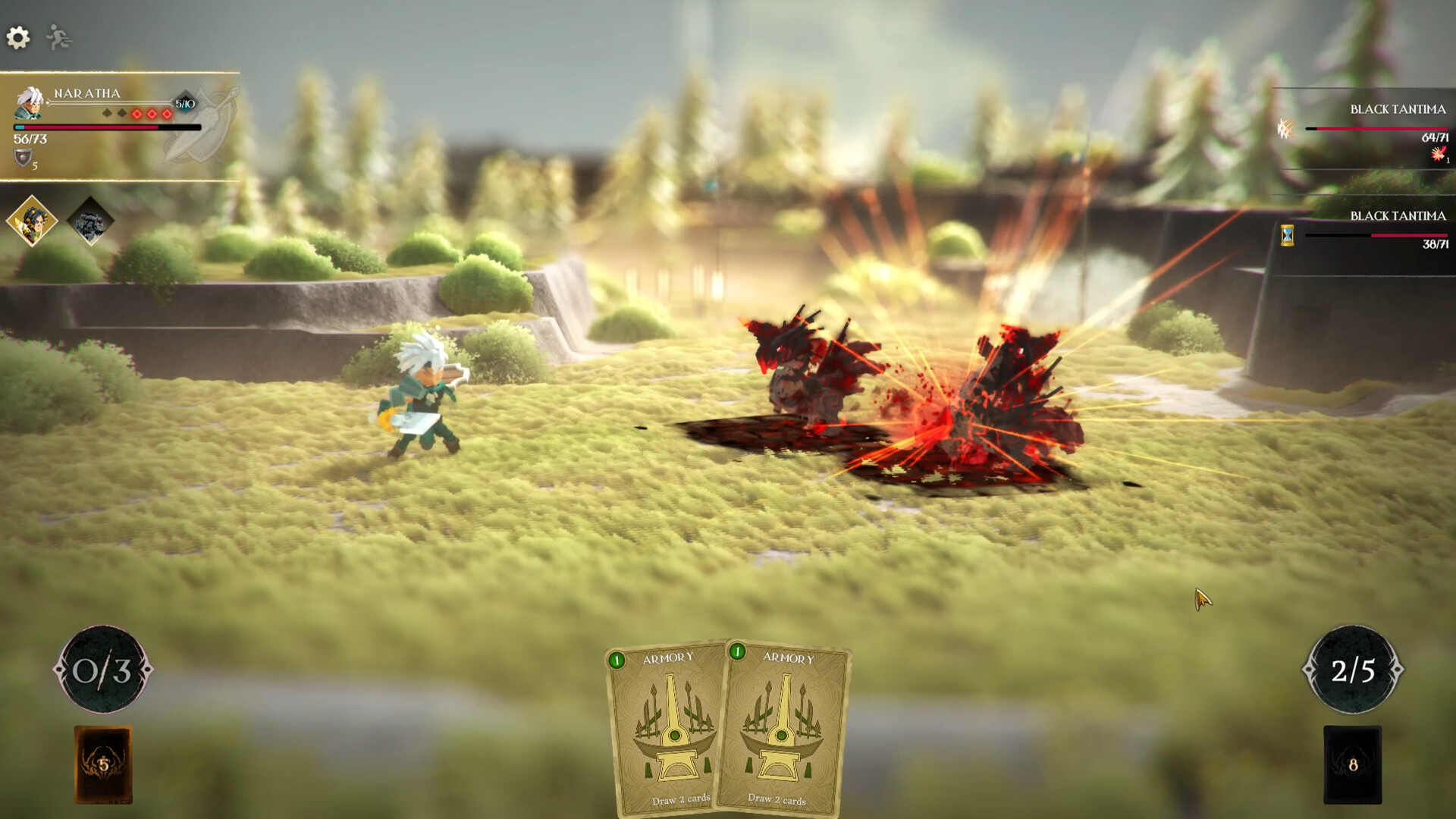This screenshot has height=819, width=1456.
Task: Select the right Armory card
Action: [785, 728]
